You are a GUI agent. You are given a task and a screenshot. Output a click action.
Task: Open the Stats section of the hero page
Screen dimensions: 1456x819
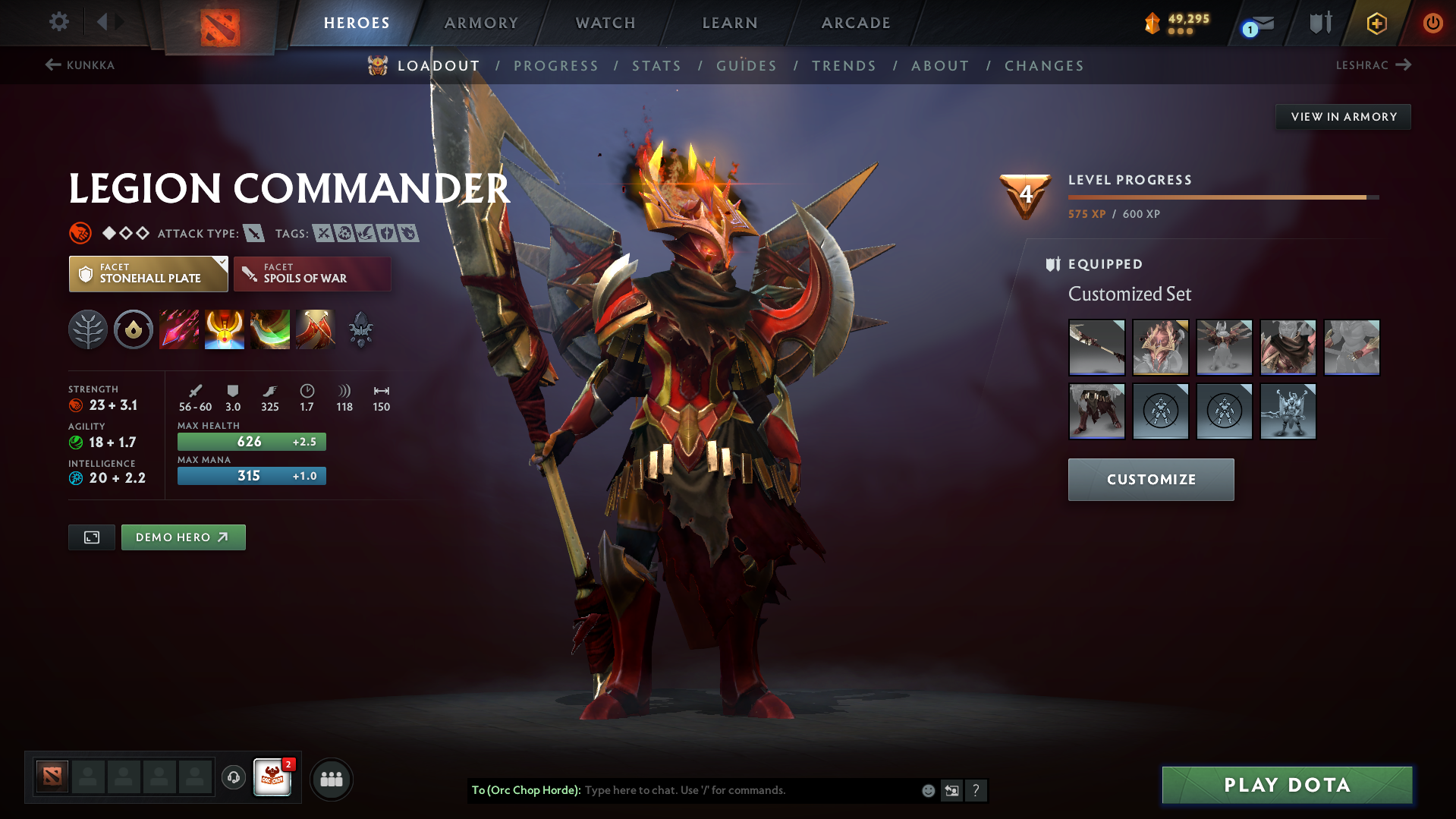[656, 66]
